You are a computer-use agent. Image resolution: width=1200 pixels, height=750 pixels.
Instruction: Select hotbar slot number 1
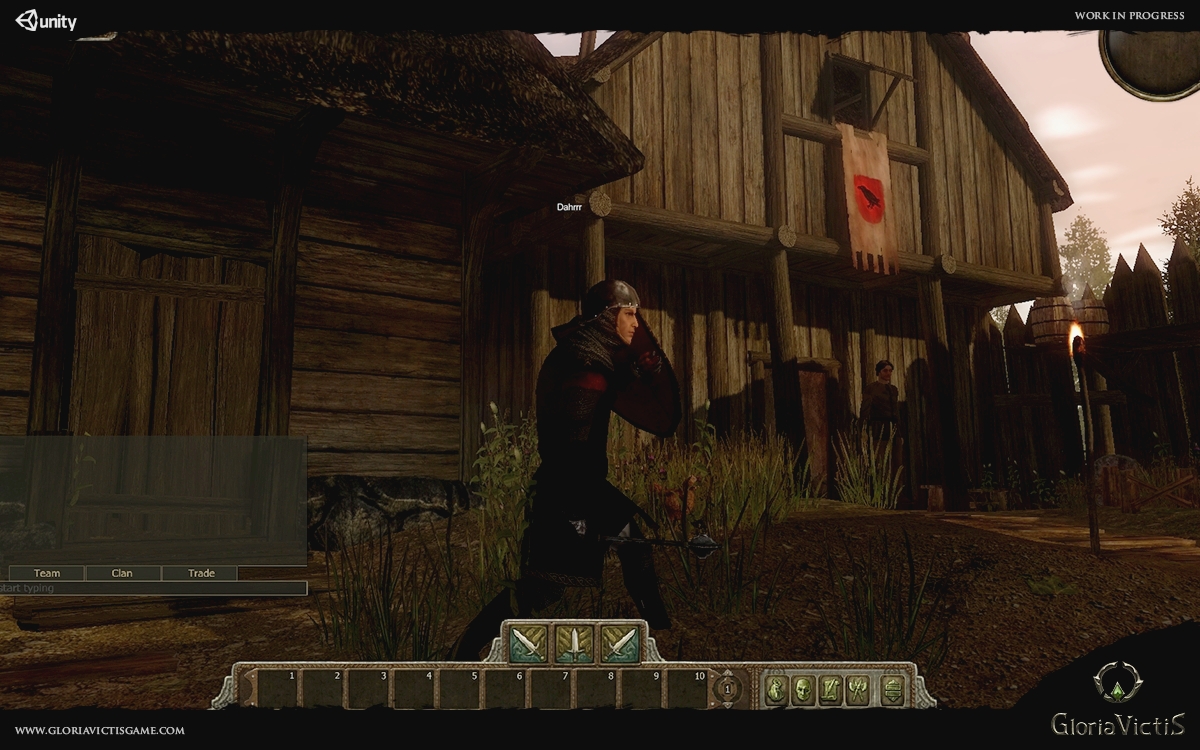pyautogui.click(x=279, y=689)
